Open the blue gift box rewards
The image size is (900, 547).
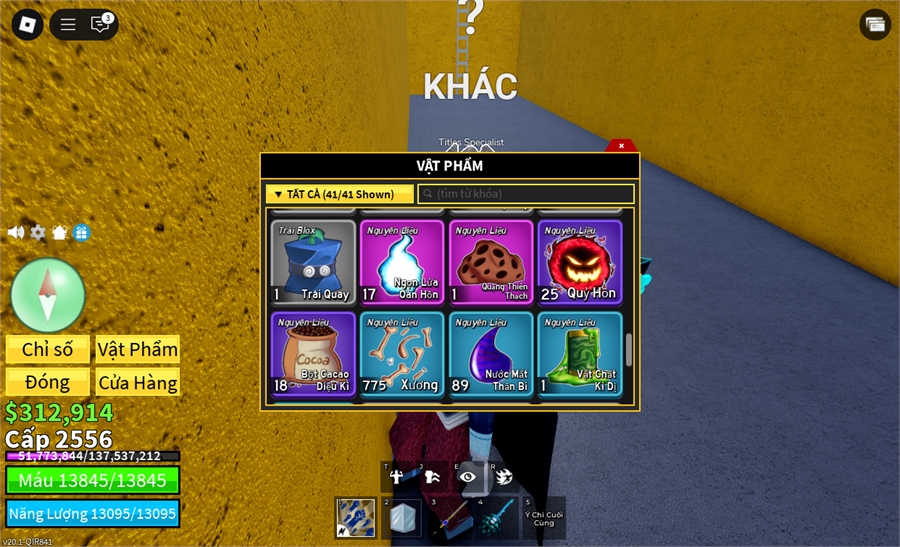click(81, 233)
